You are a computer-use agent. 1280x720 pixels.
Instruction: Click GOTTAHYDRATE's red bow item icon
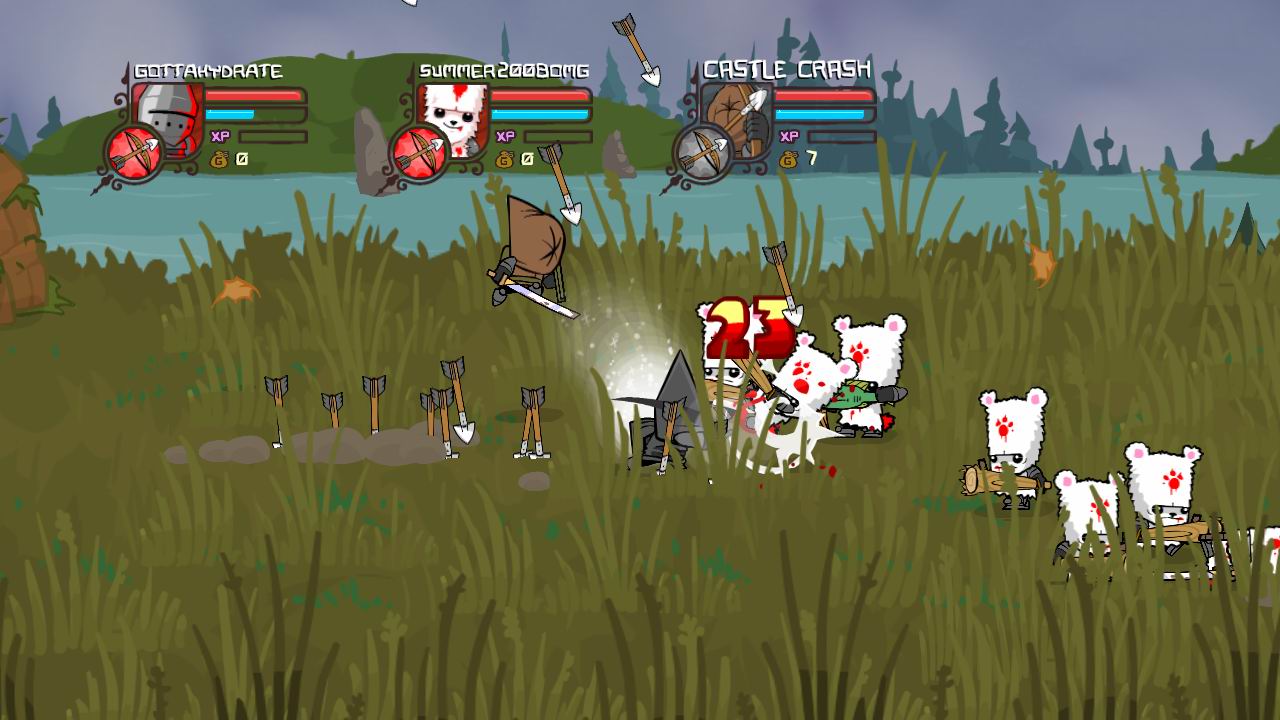coord(134,153)
